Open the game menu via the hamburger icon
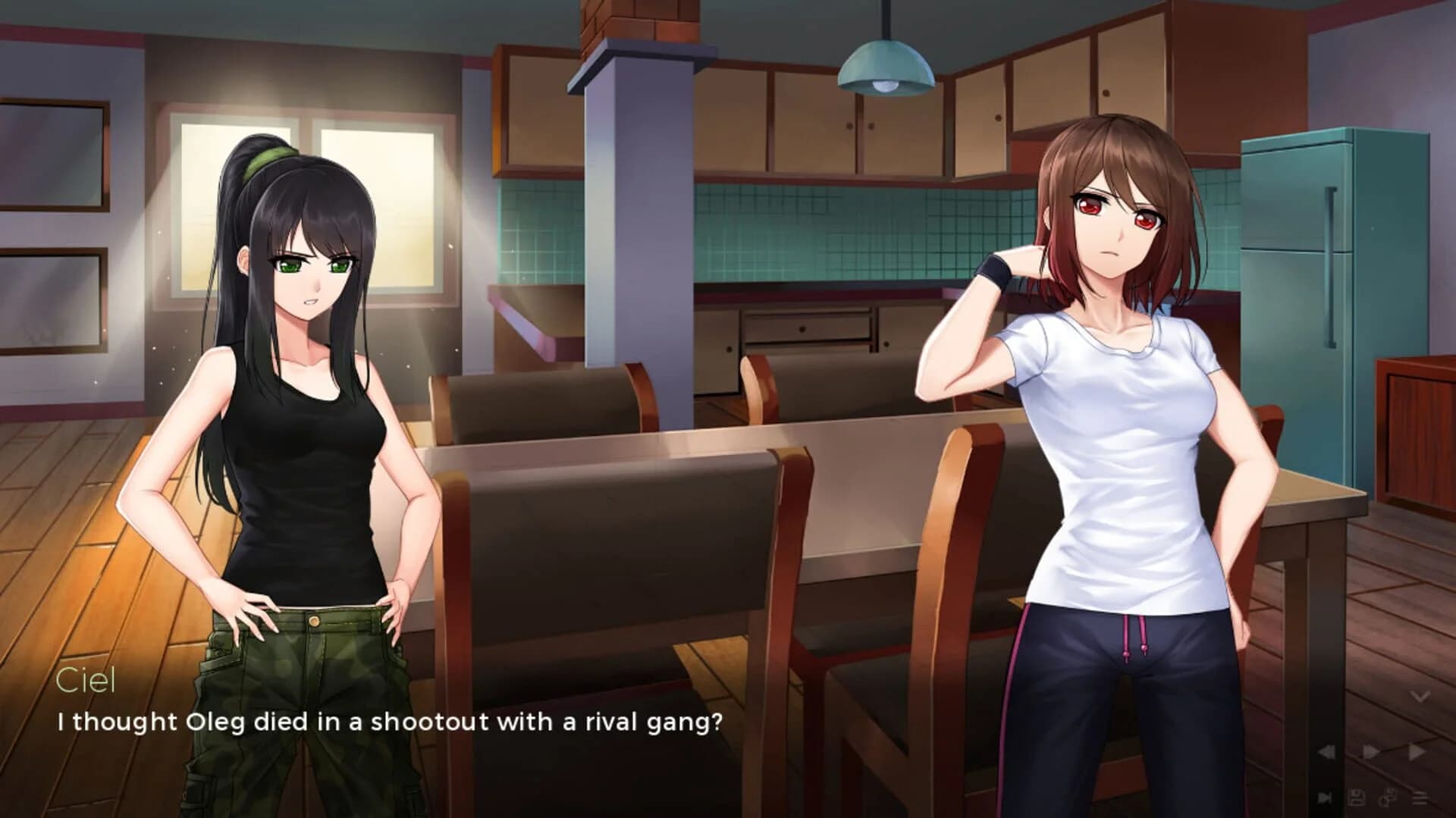Viewport: 1456px width, 818px height. 1420,798
